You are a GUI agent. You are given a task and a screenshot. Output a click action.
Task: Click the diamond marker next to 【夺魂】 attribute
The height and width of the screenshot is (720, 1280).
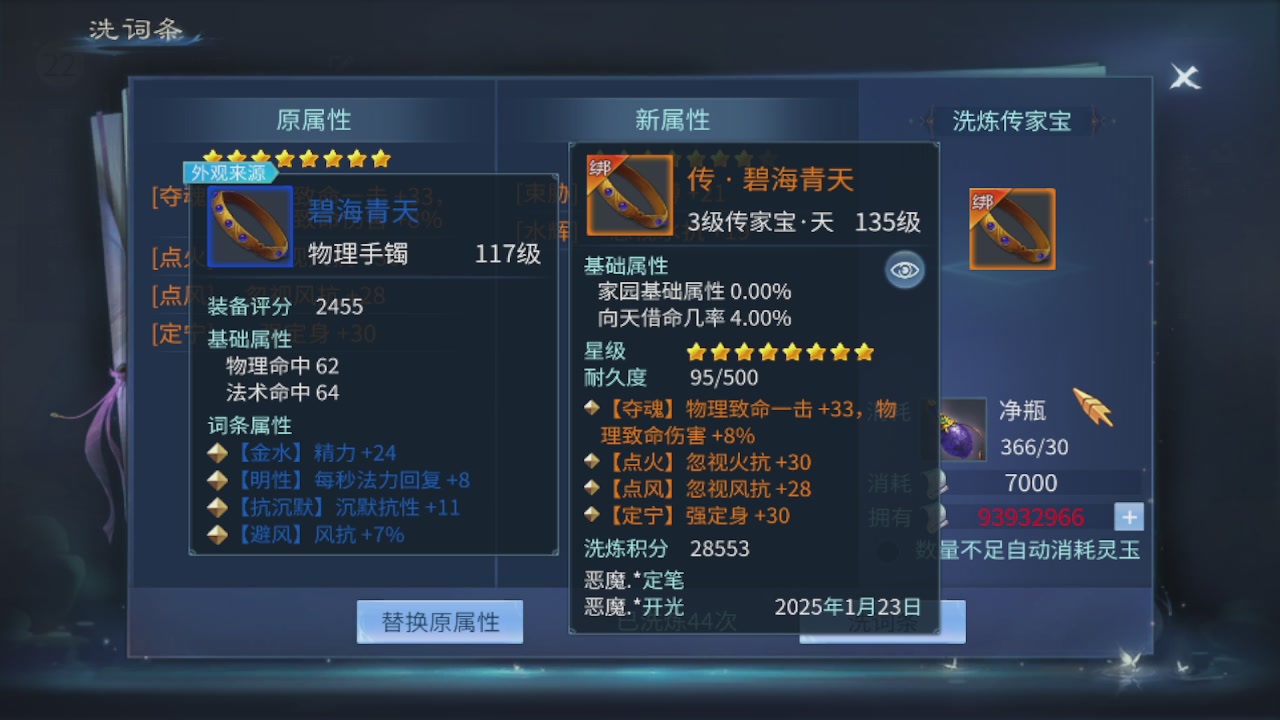point(589,407)
